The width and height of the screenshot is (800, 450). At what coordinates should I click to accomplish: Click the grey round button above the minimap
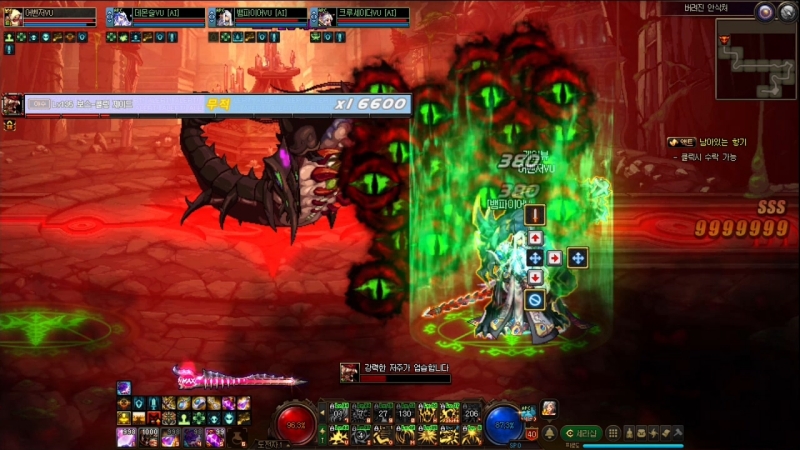[787, 12]
